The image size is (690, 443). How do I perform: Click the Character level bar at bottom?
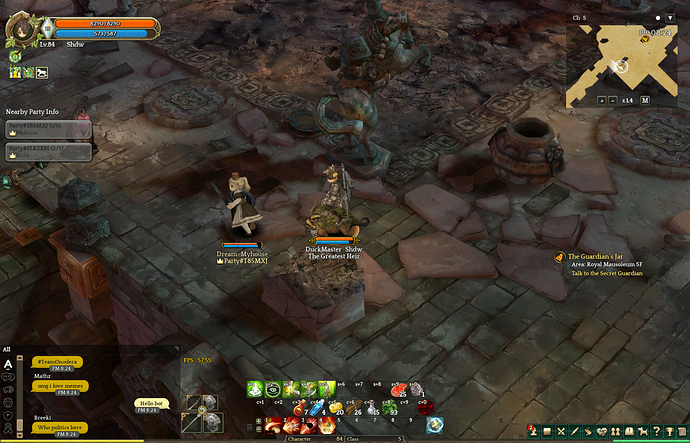315,438
